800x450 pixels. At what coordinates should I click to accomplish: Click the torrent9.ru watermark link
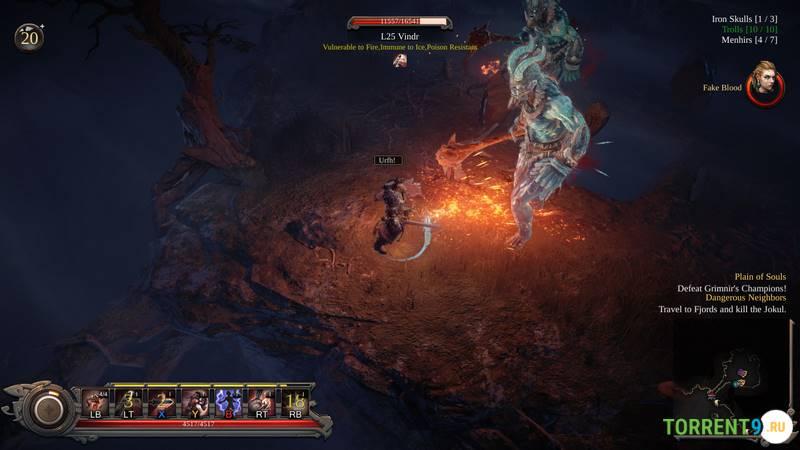pos(726,427)
